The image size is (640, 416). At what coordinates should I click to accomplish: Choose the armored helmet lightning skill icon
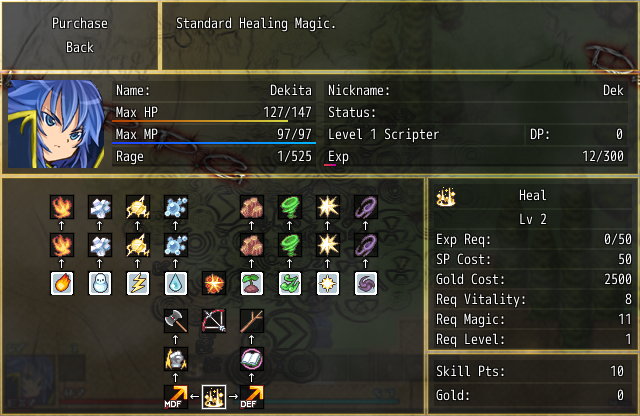[176, 359]
